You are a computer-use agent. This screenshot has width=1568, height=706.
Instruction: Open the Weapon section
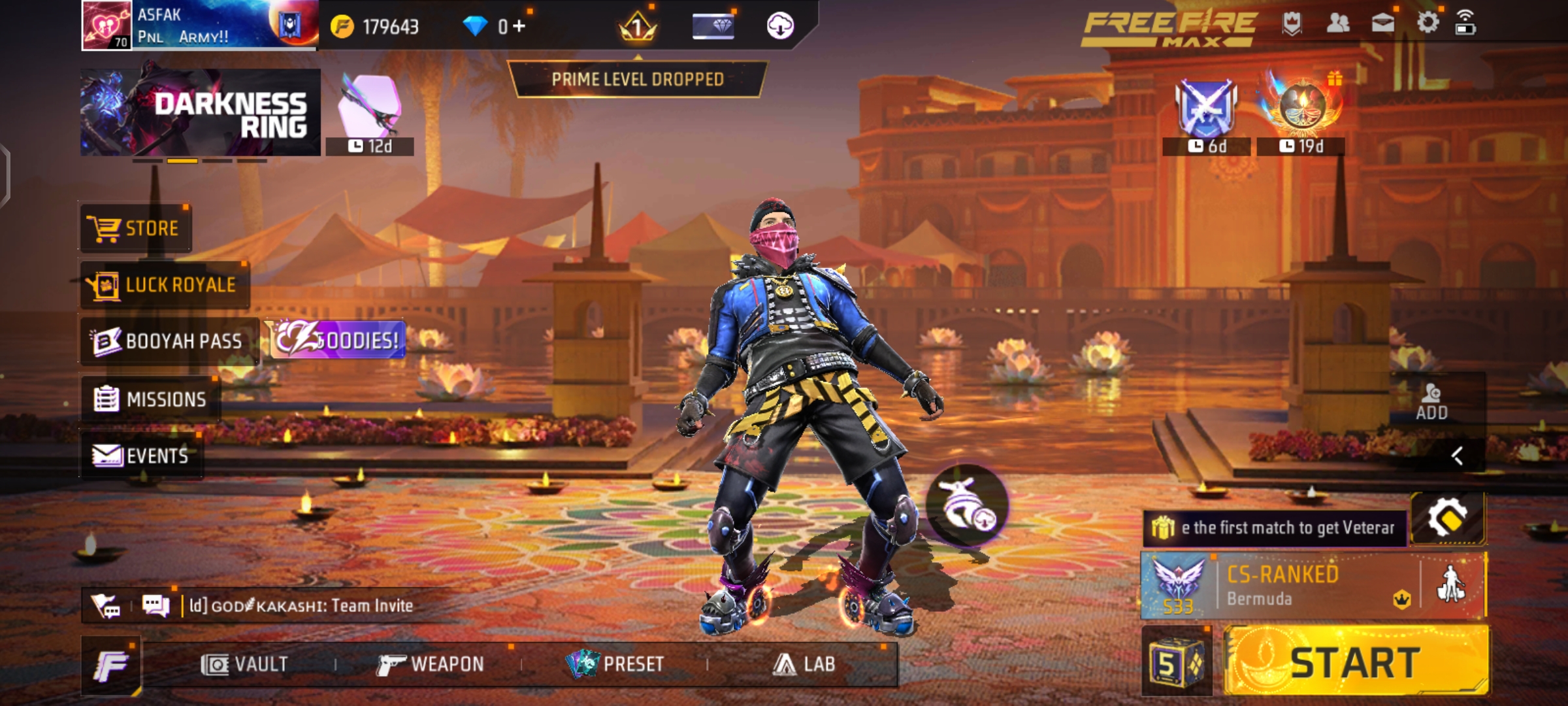click(431, 664)
